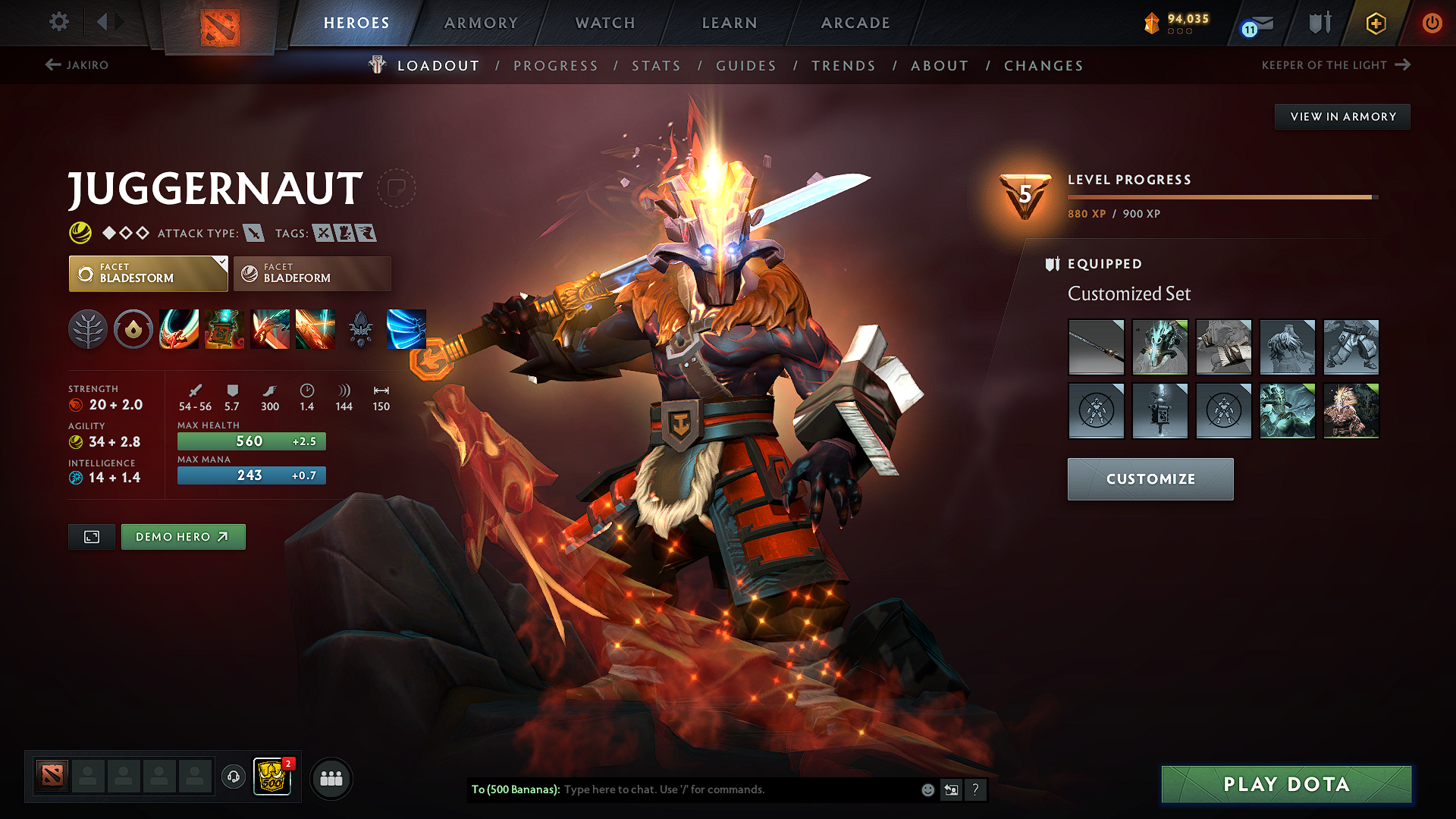
Task: Open the ARCADE menu
Action: click(x=855, y=23)
